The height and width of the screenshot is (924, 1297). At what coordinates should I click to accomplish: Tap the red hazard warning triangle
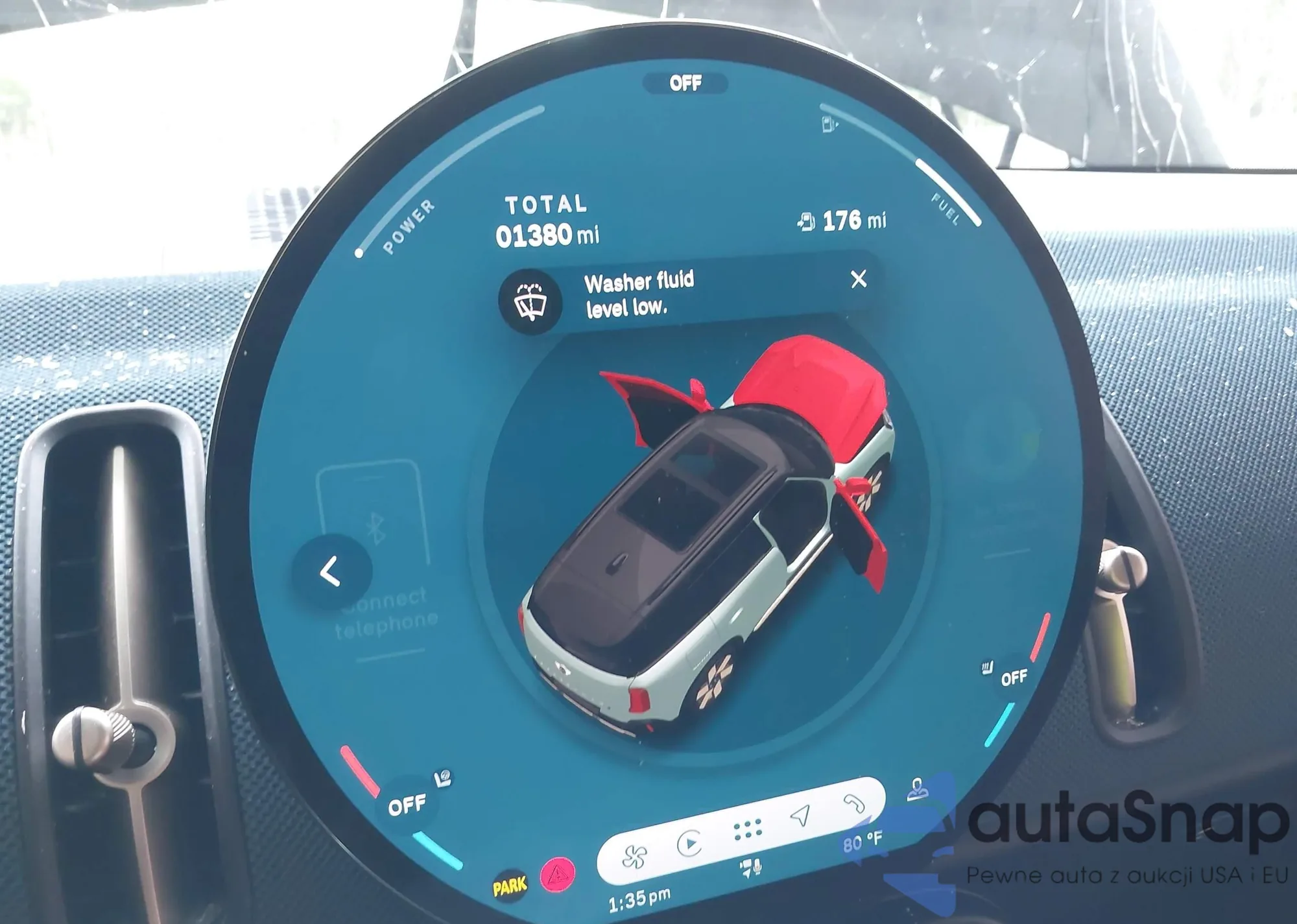(558, 875)
